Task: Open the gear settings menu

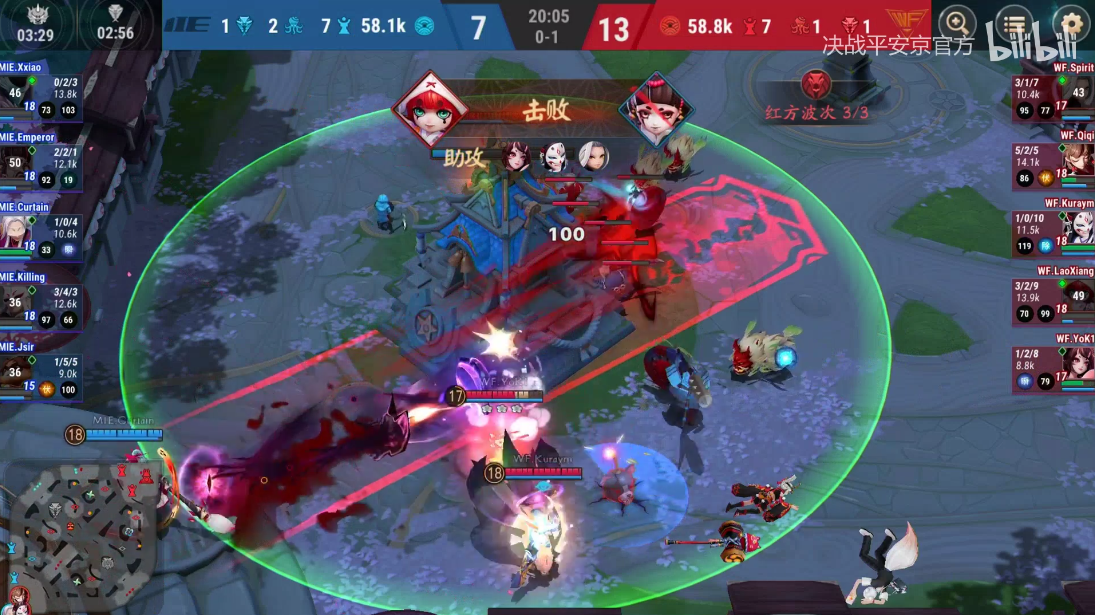Action: pos(1071,23)
